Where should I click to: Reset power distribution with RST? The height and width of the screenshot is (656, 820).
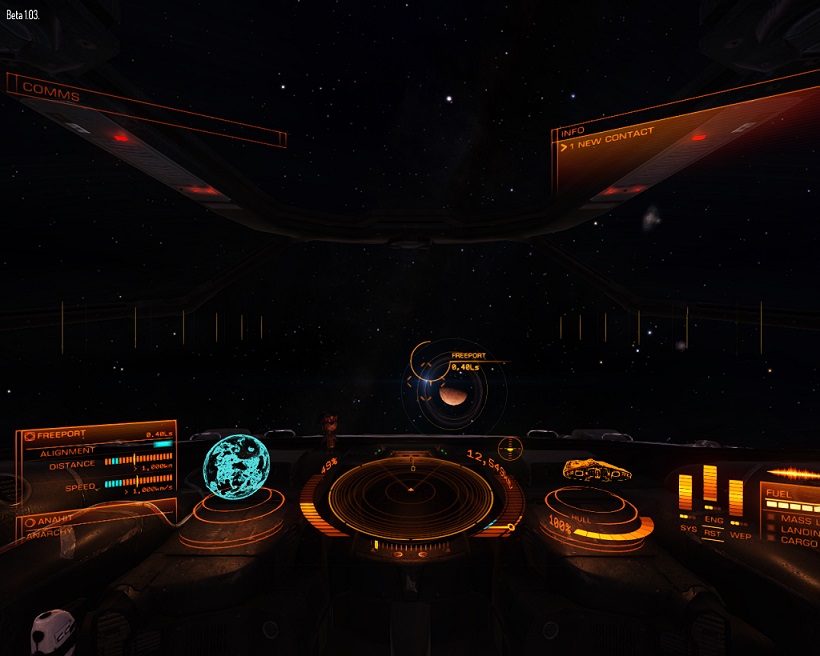pos(714,535)
